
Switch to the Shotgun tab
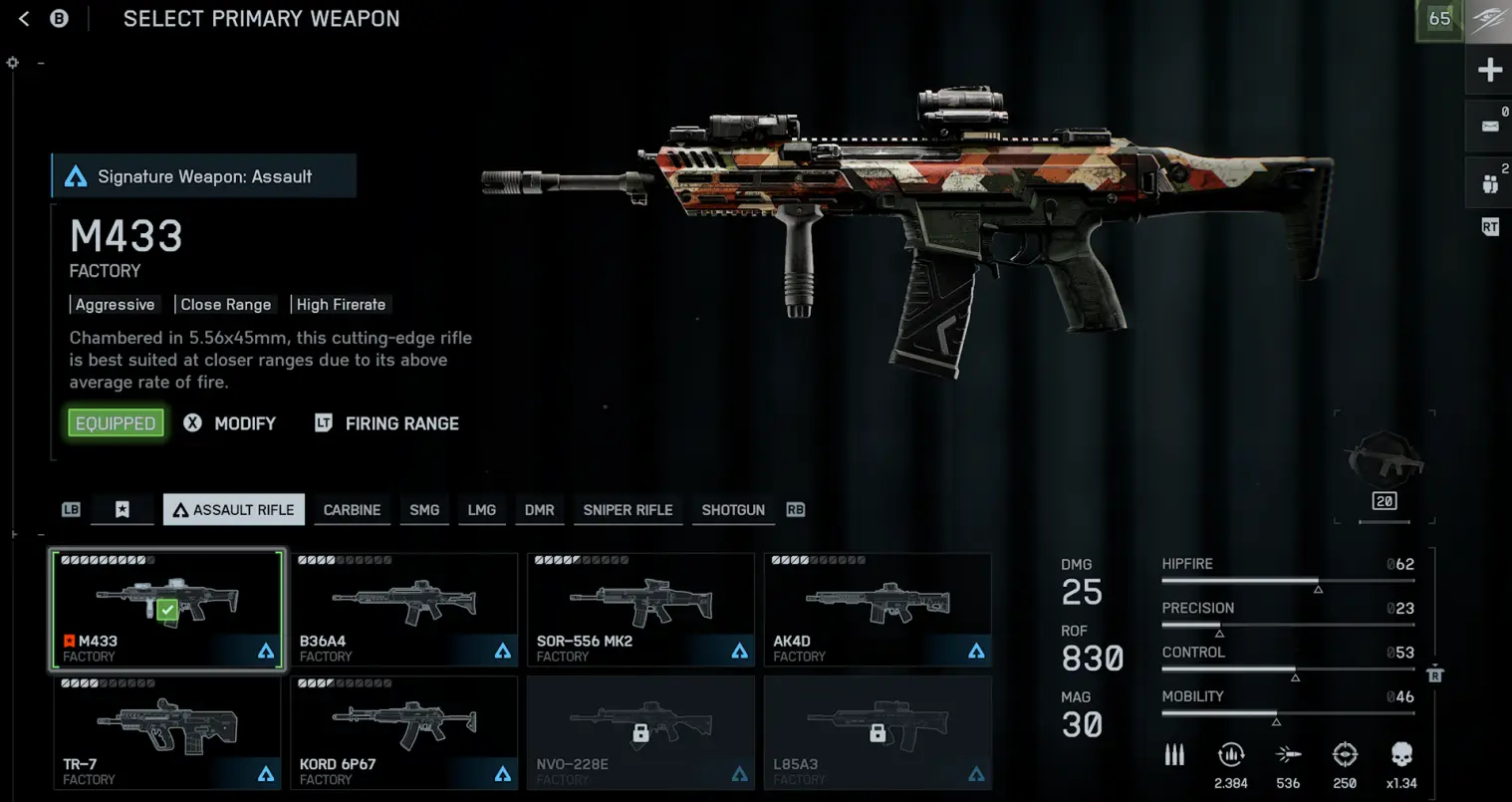(733, 510)
